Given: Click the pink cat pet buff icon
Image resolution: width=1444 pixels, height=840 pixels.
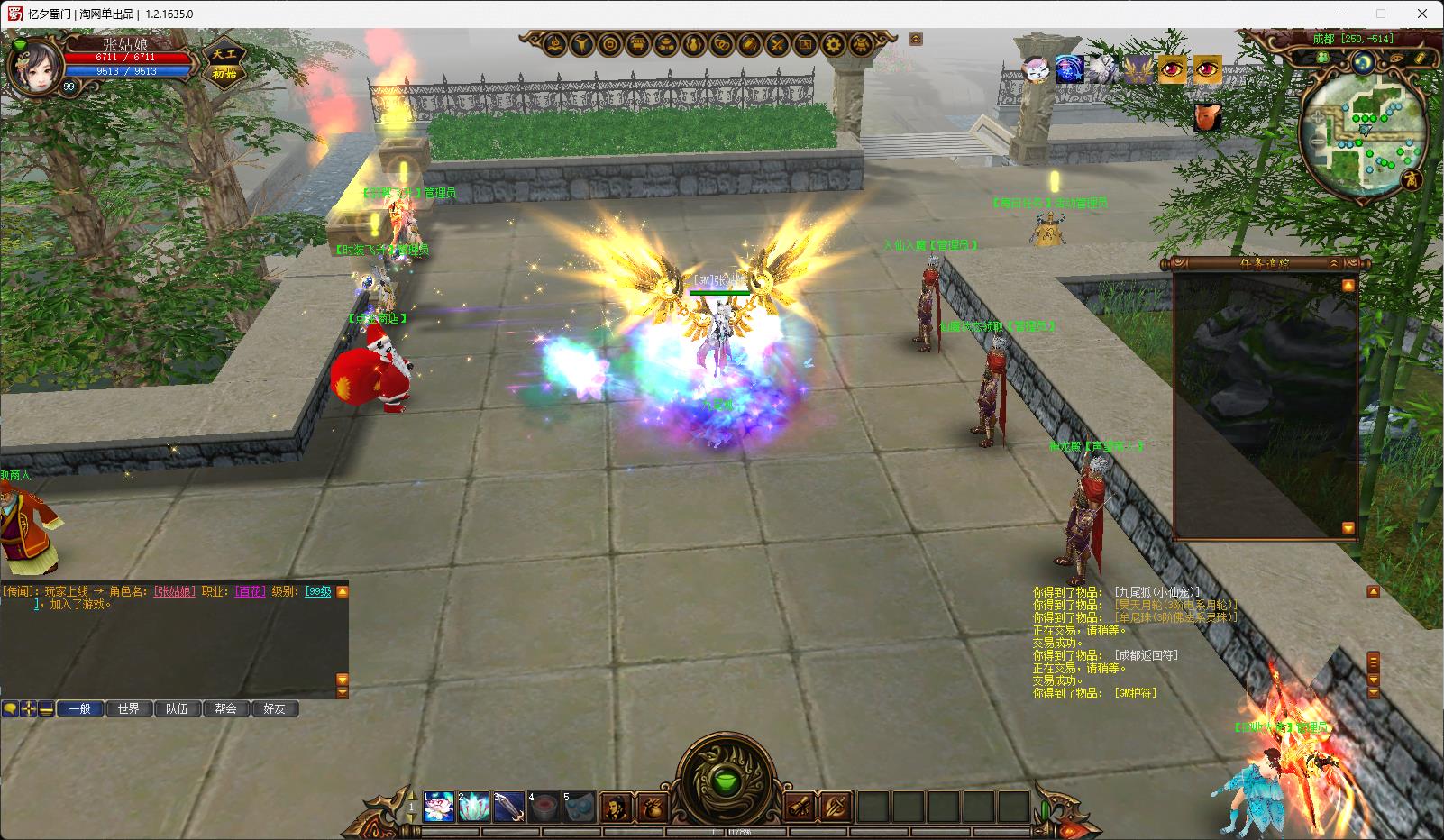Looking at the screenshot, I should (x=1035, y=69).
